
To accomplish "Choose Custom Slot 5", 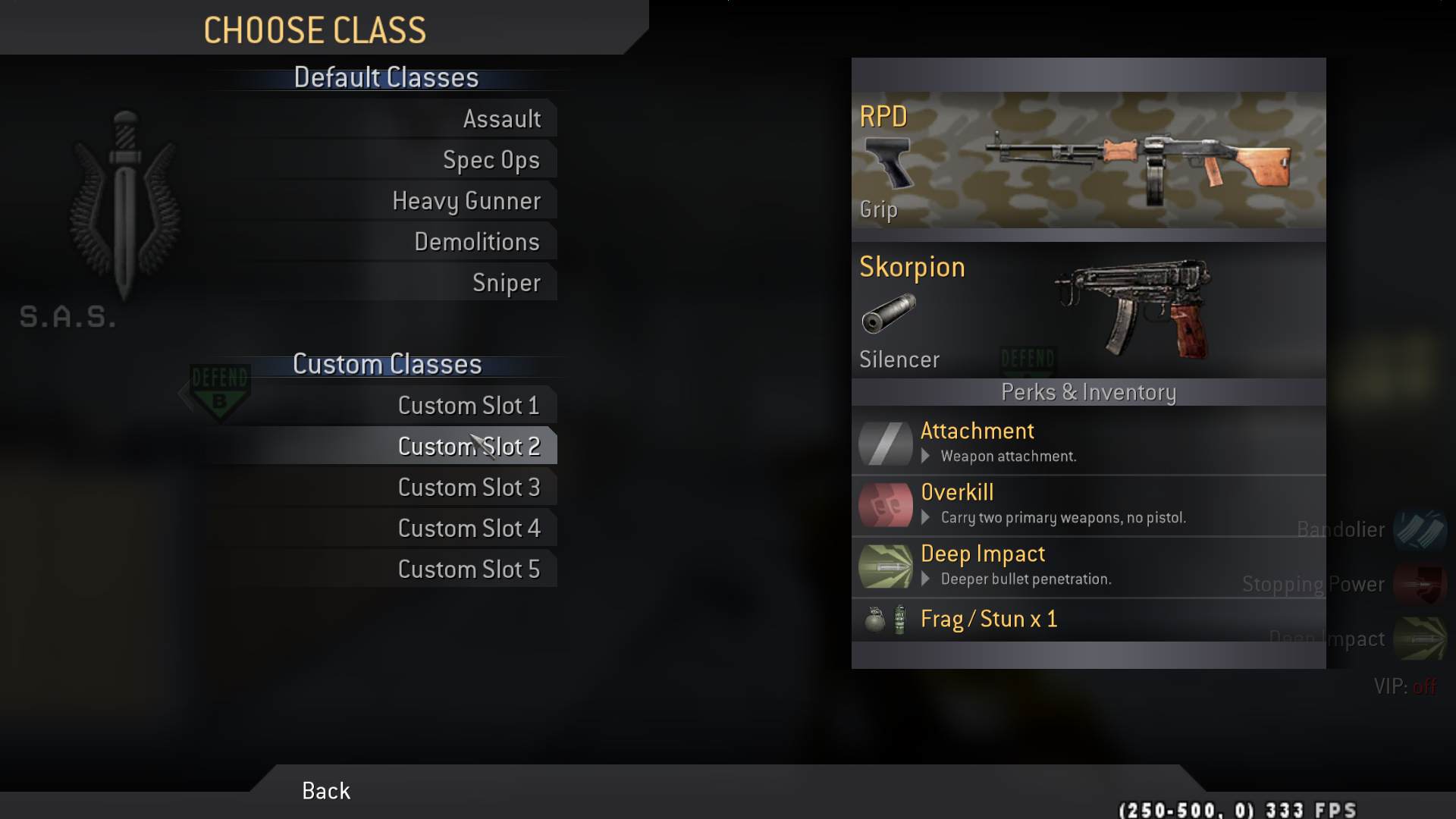I will click(x=468, y=570).
